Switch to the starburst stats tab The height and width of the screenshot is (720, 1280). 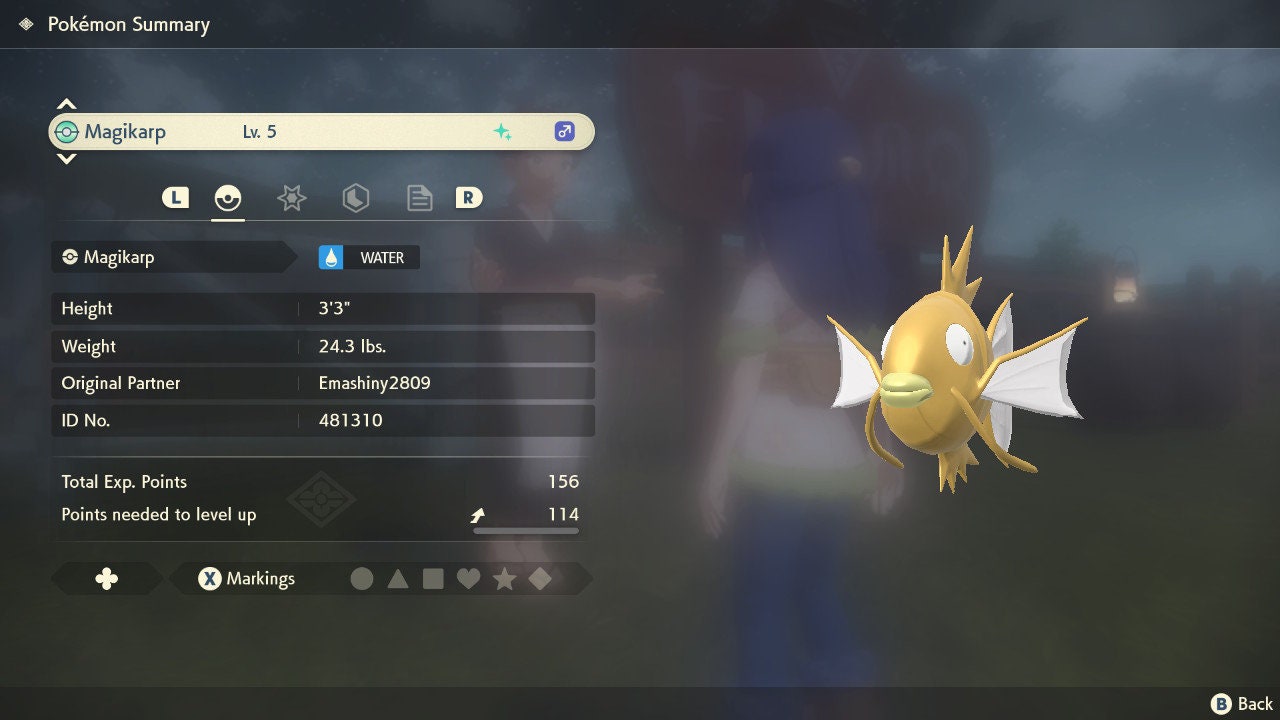(x=291, y=198)
